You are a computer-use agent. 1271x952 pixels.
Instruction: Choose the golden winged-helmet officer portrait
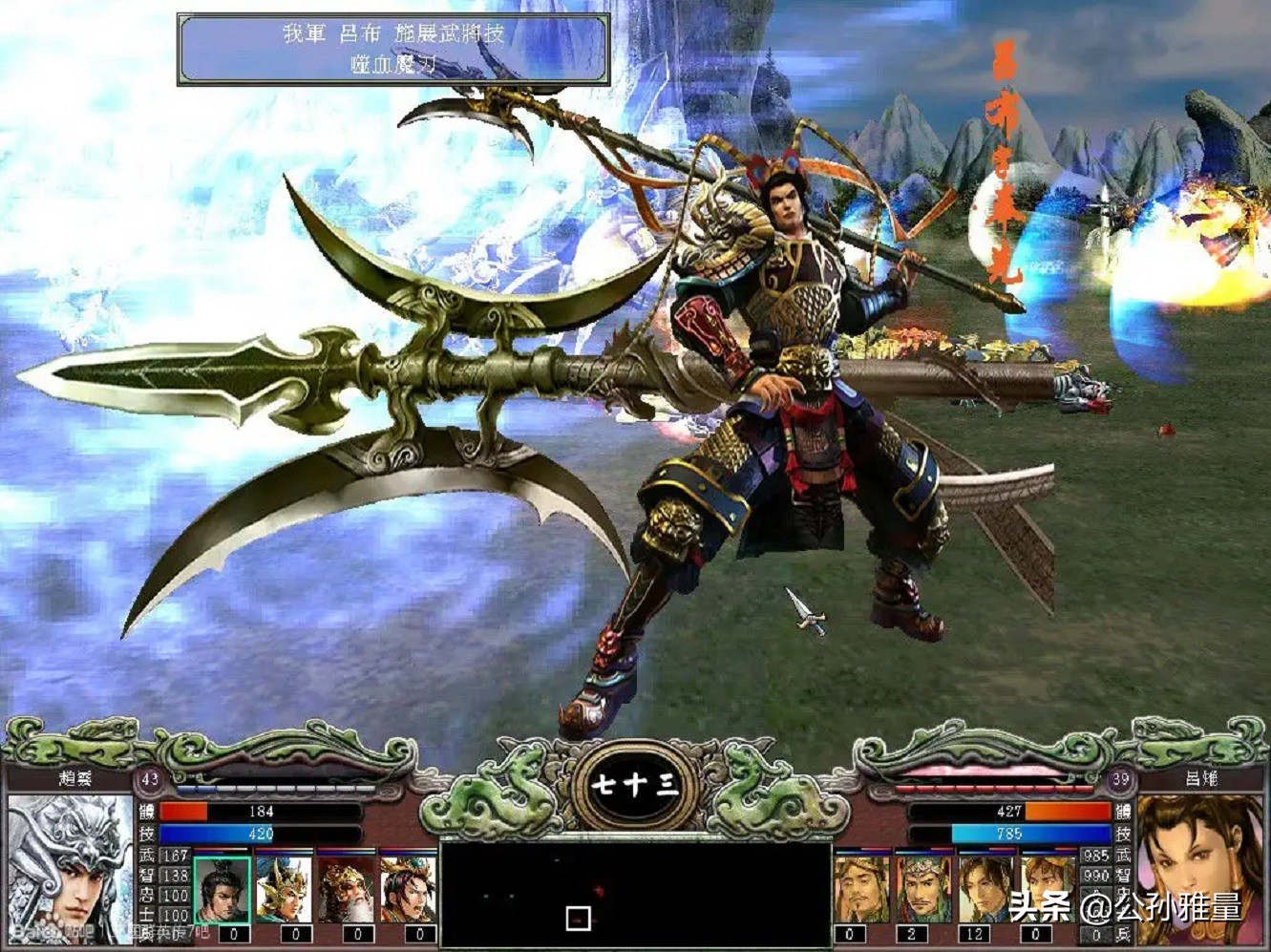click(285, 890)
